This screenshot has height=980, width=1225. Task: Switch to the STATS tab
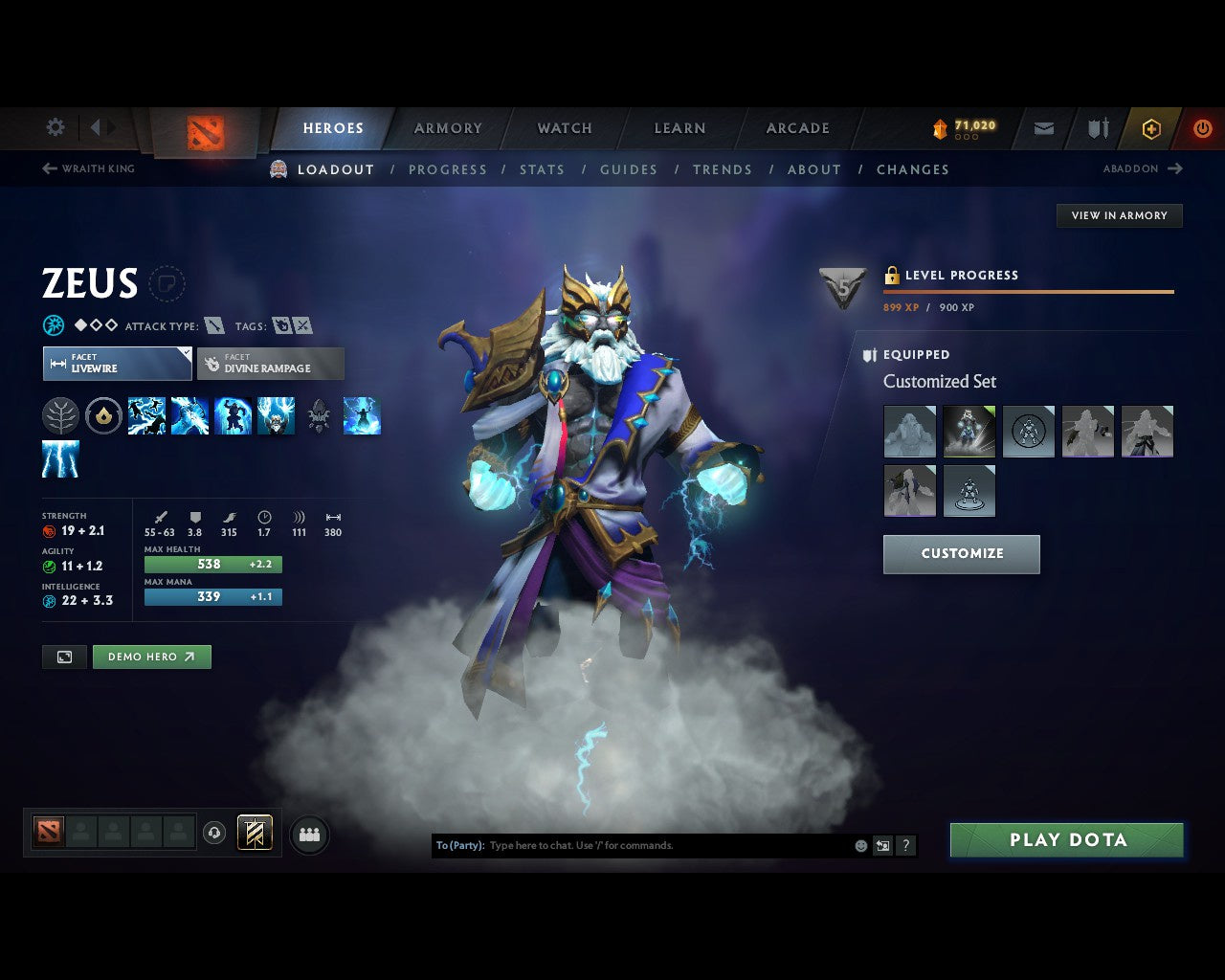[x=542, y=169]
